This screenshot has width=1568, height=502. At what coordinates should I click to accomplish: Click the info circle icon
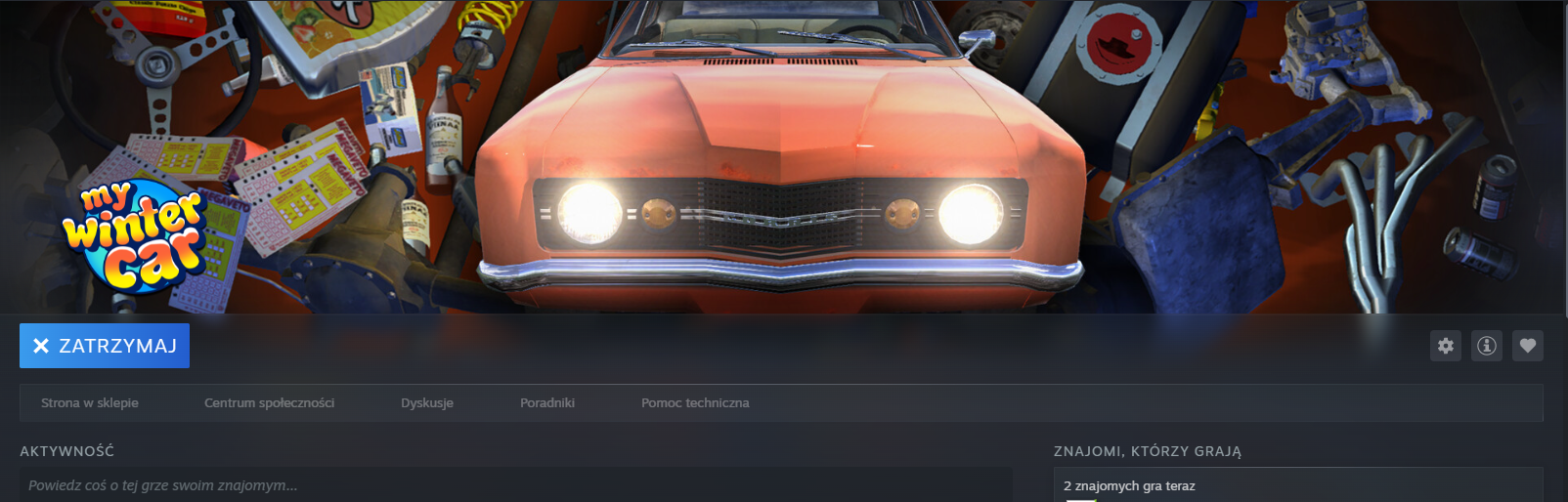pos(1487,346)
